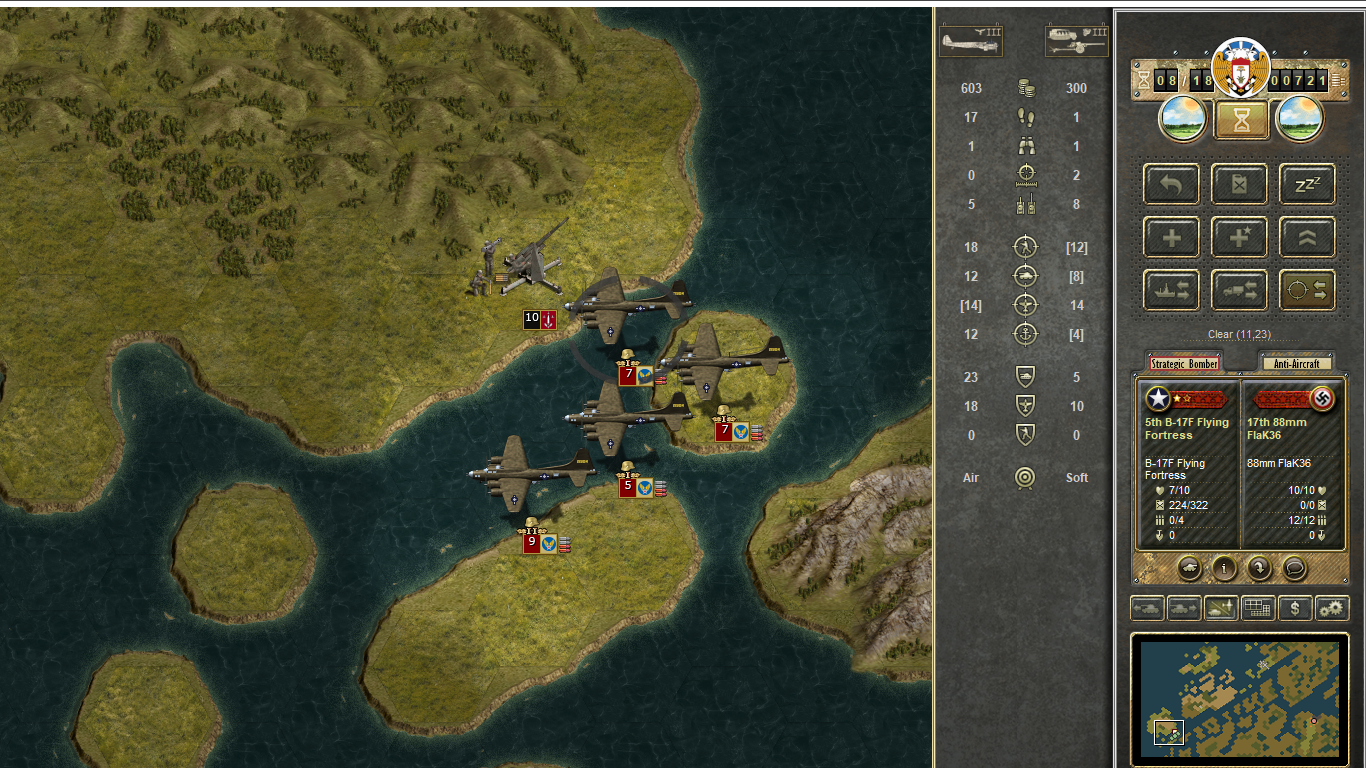
Task: Choose elite replacements, the plus-with-star button
Action: (x=1239, y=238)
